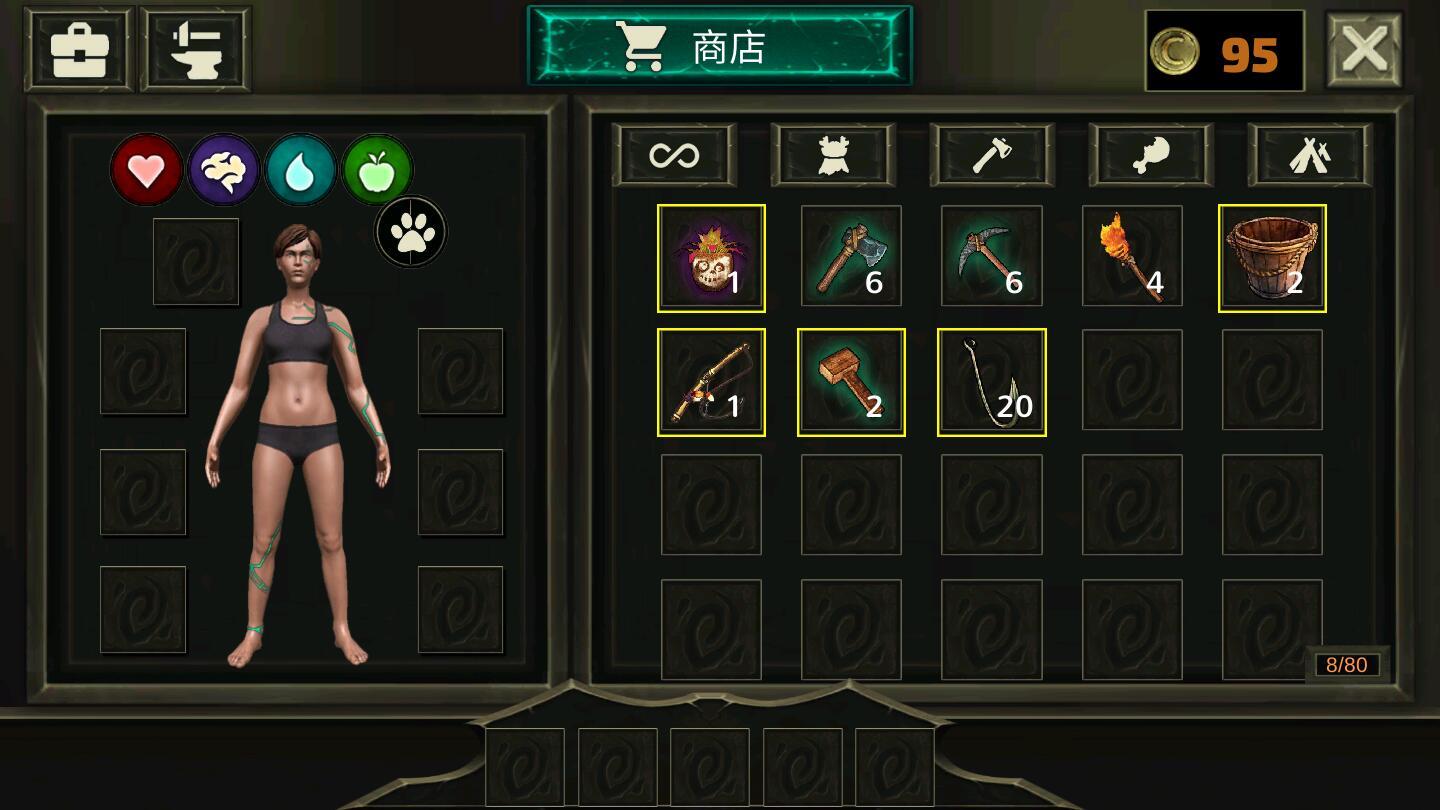
Task: Pick the stone axe slot
Action: 851,258
